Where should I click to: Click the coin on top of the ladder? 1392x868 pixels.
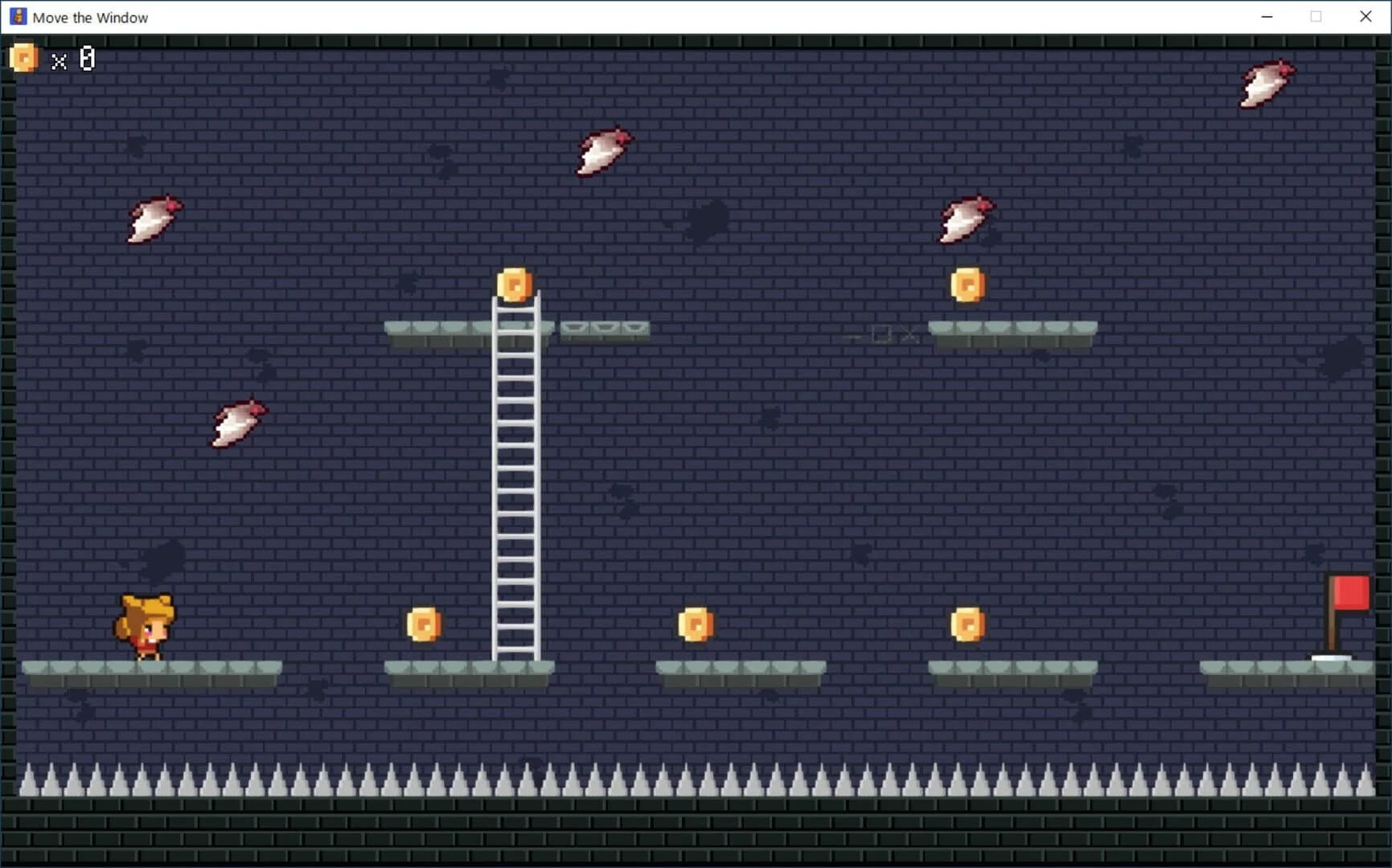pyautogui.click(x=515, y=284)
